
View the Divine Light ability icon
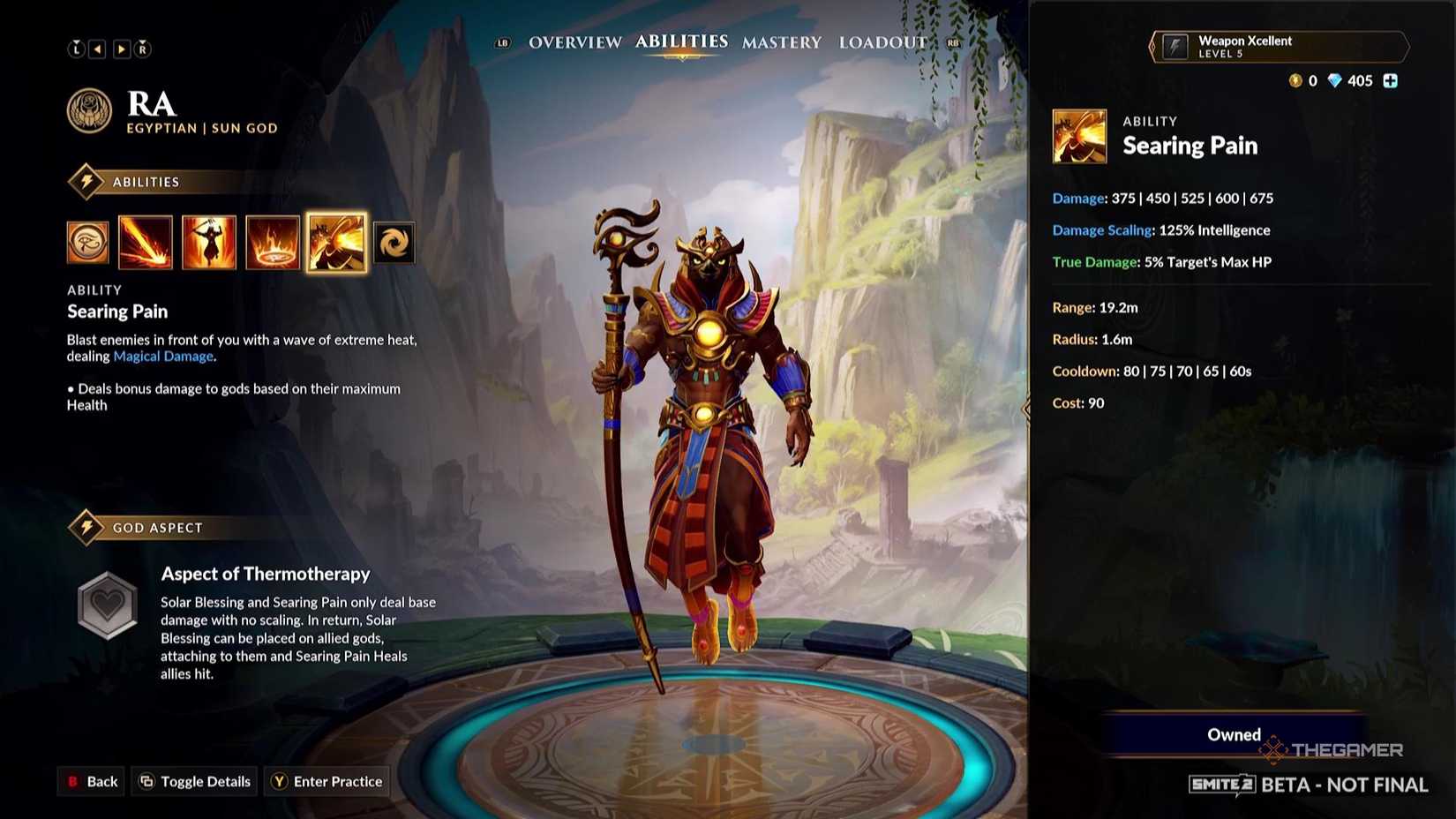(x=208, y=242)
